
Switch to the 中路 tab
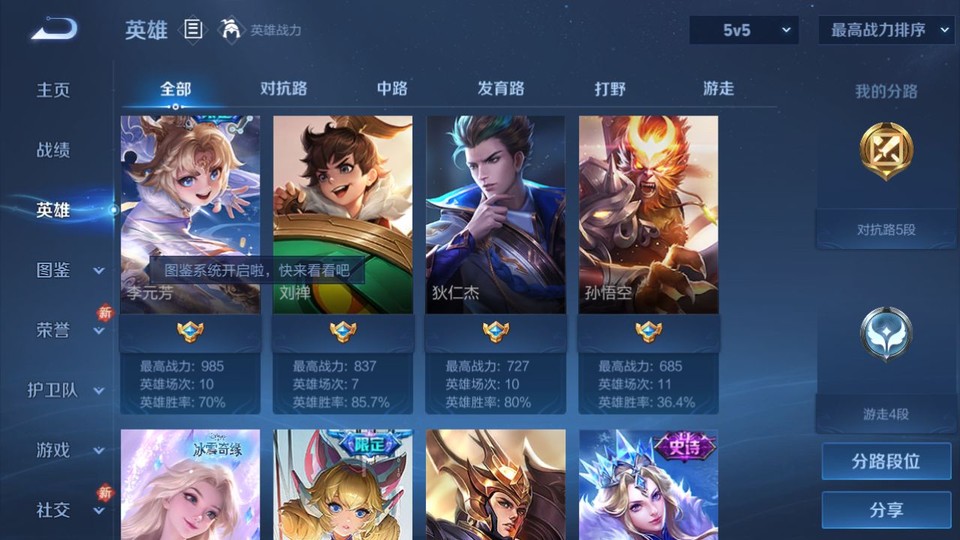[x=392, y=88]
